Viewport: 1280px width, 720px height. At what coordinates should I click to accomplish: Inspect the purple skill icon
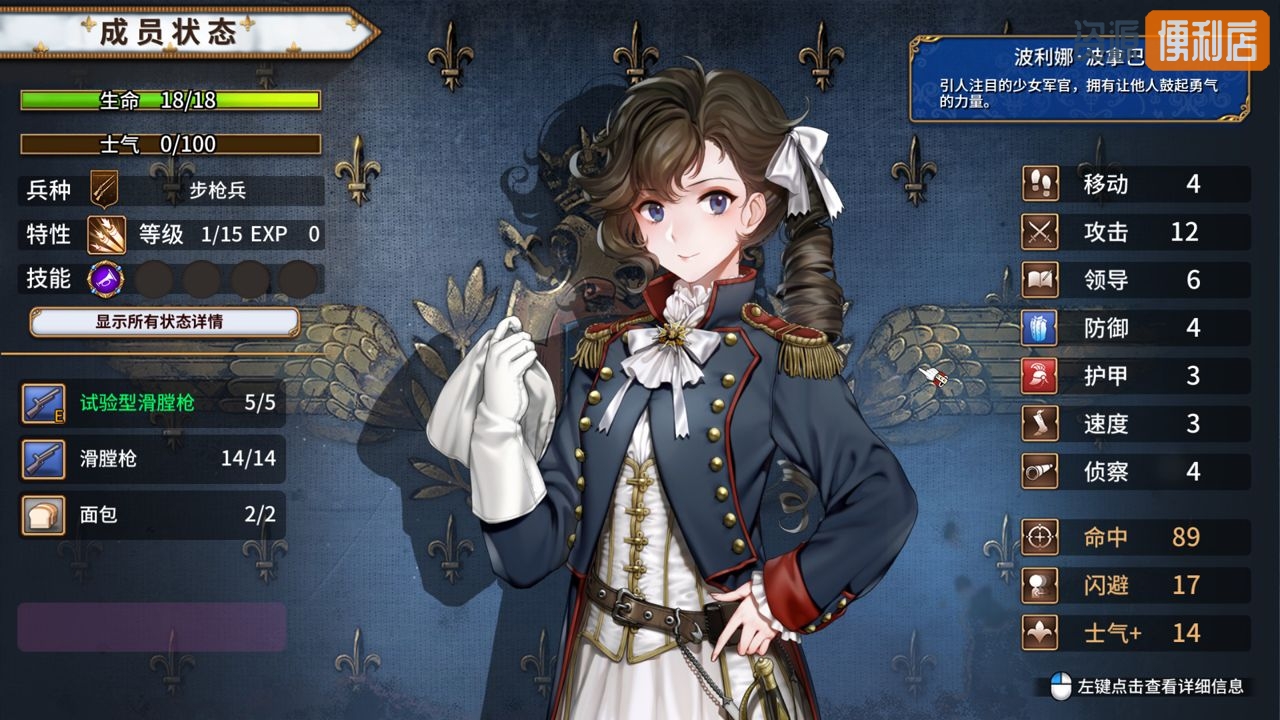point(105,278)
